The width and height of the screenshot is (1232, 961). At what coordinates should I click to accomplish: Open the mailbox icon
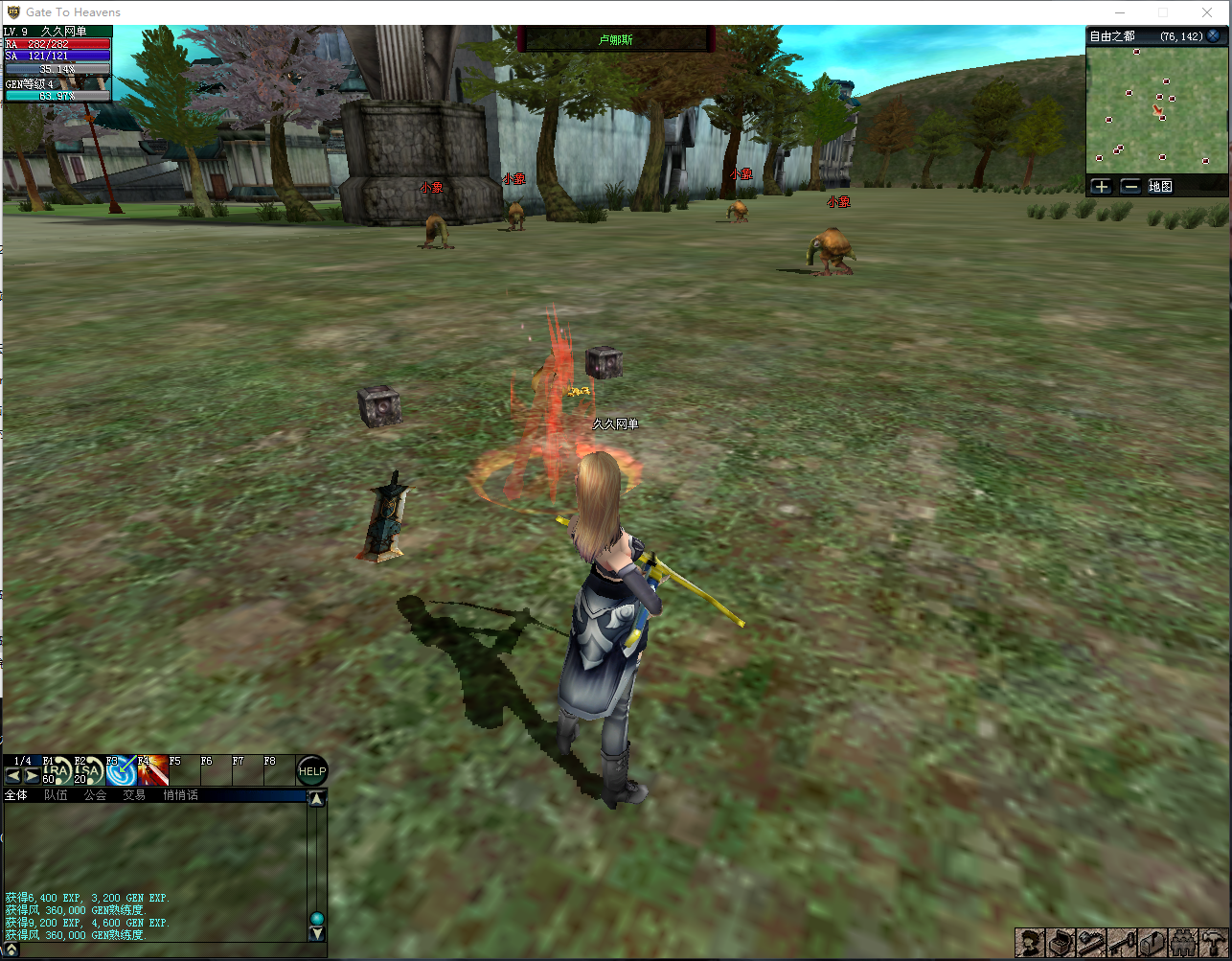(1154, 943)
